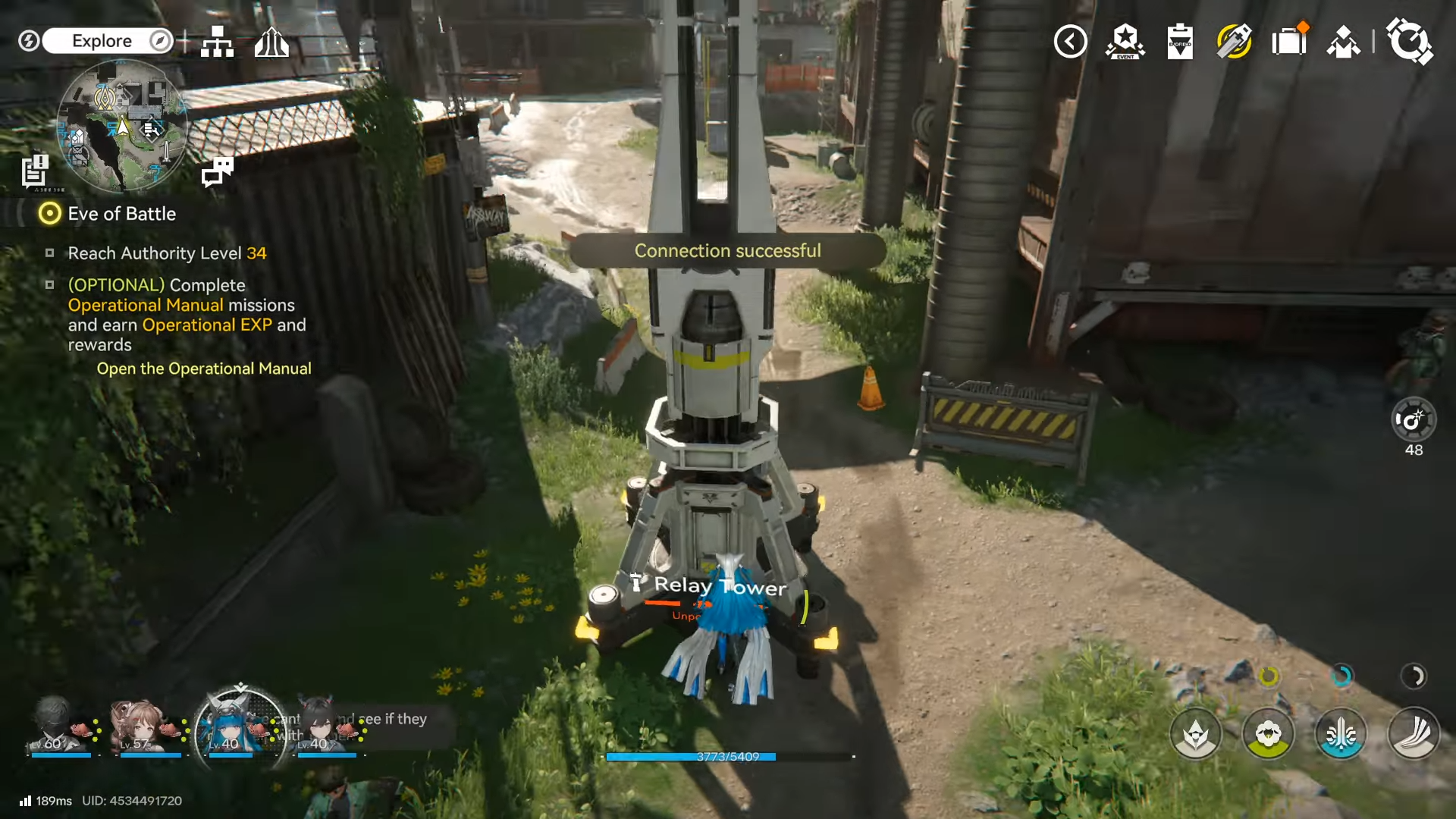Activate the green-ringed sheep skill icon
Screen dimensions: 1456x819
[x=1268, y=734]
